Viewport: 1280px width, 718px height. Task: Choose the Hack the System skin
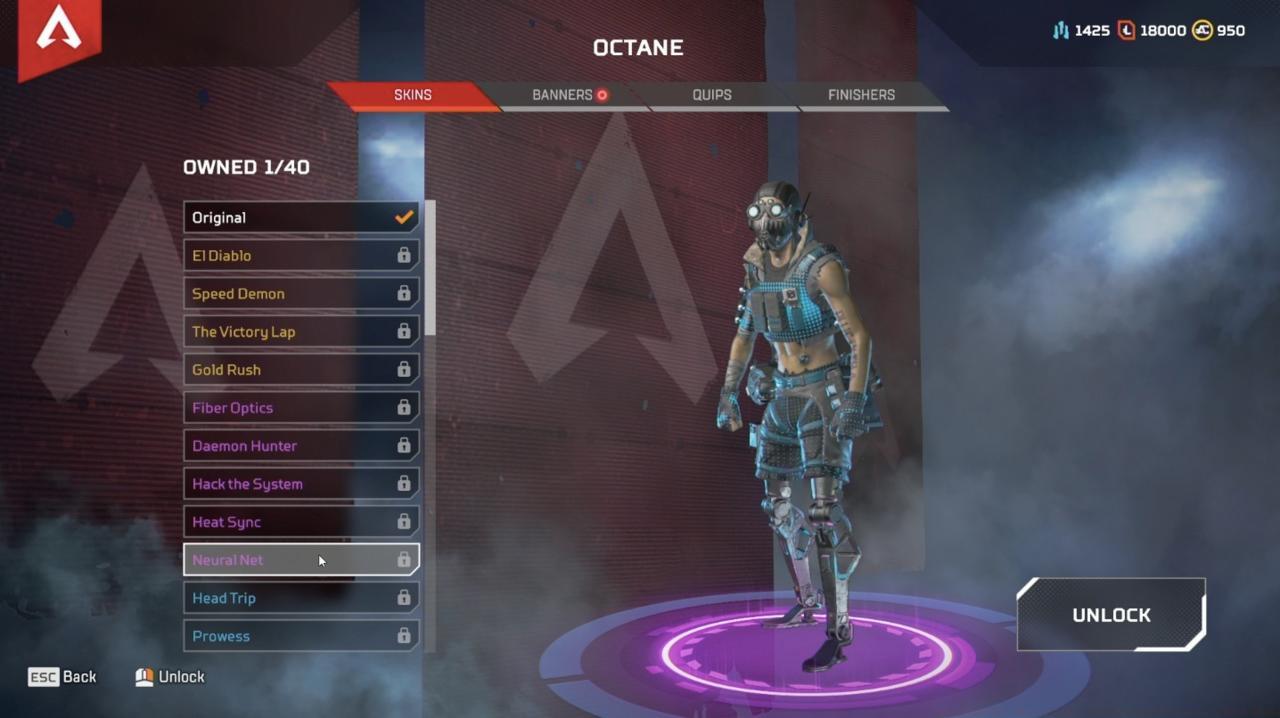pyautogui.click(x=300, y=484)
